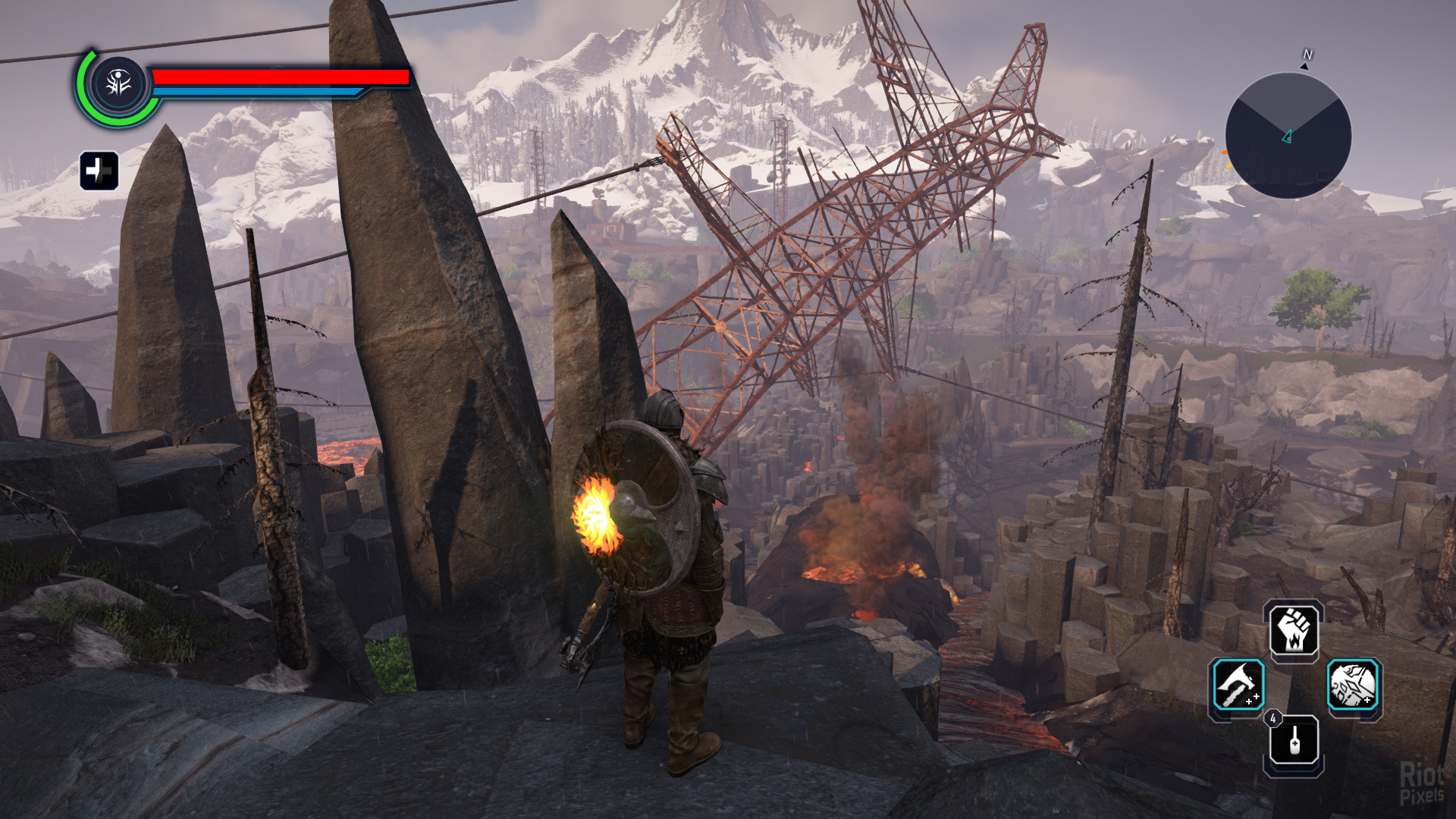Select the white cross status effect icon
This screenshot has width=1456, height=819.
99,170
